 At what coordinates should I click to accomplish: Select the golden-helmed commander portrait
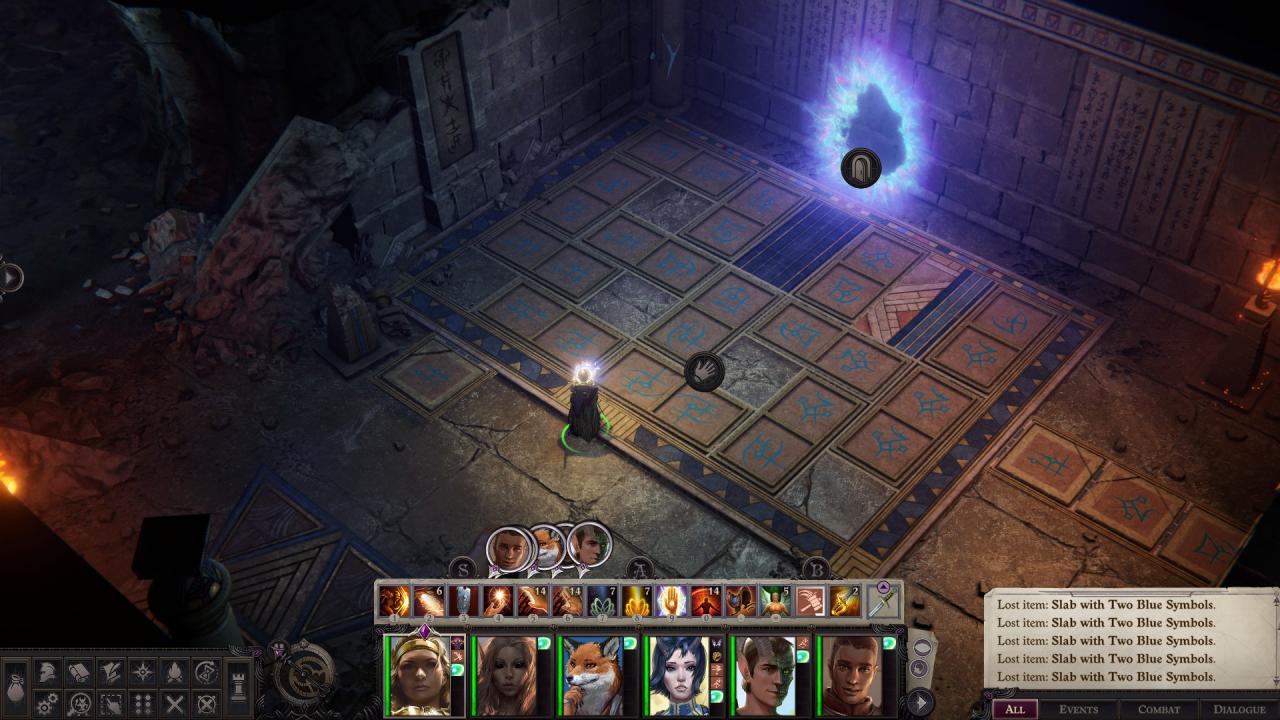[420, 675]
